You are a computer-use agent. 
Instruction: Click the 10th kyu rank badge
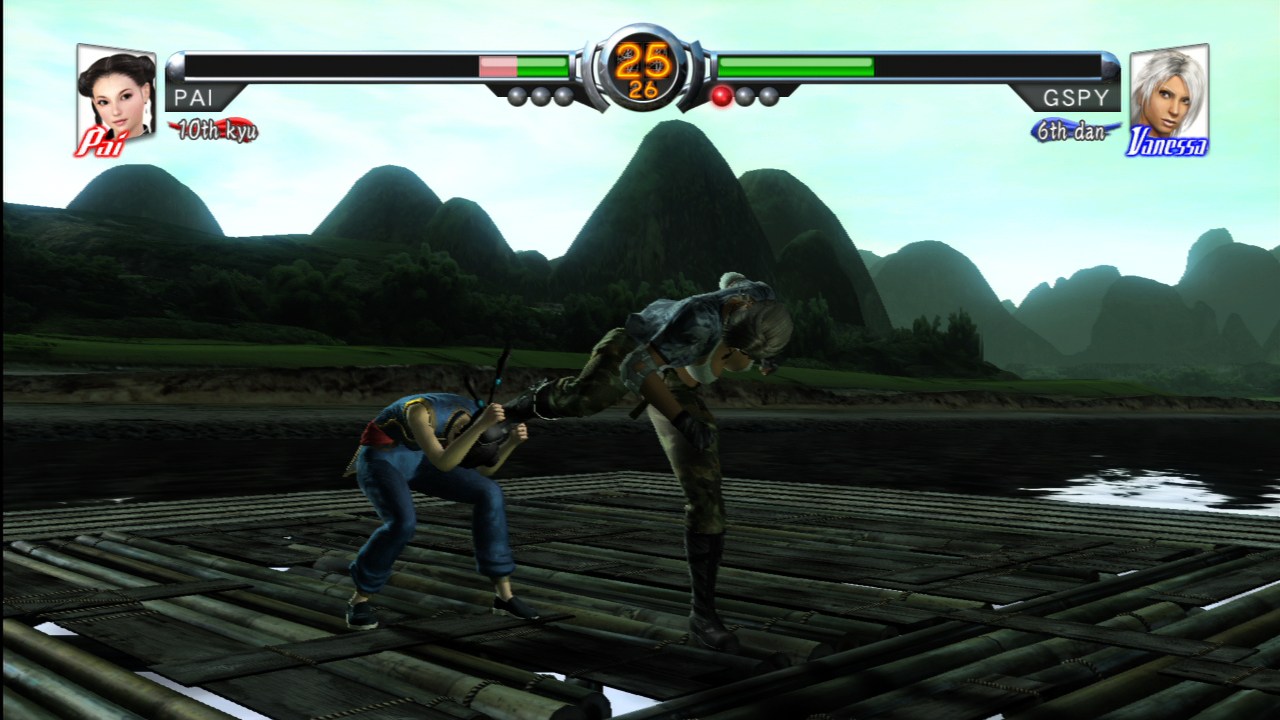214,131
